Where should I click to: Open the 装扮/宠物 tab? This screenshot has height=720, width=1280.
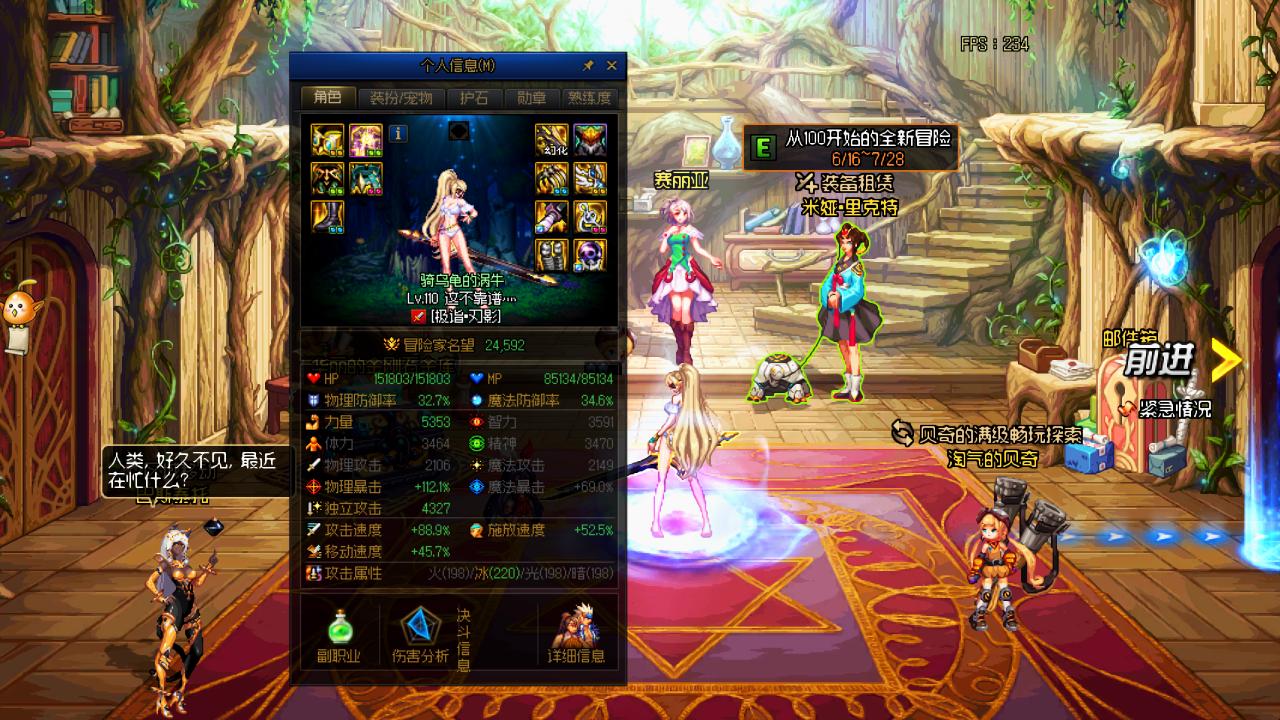400,98
